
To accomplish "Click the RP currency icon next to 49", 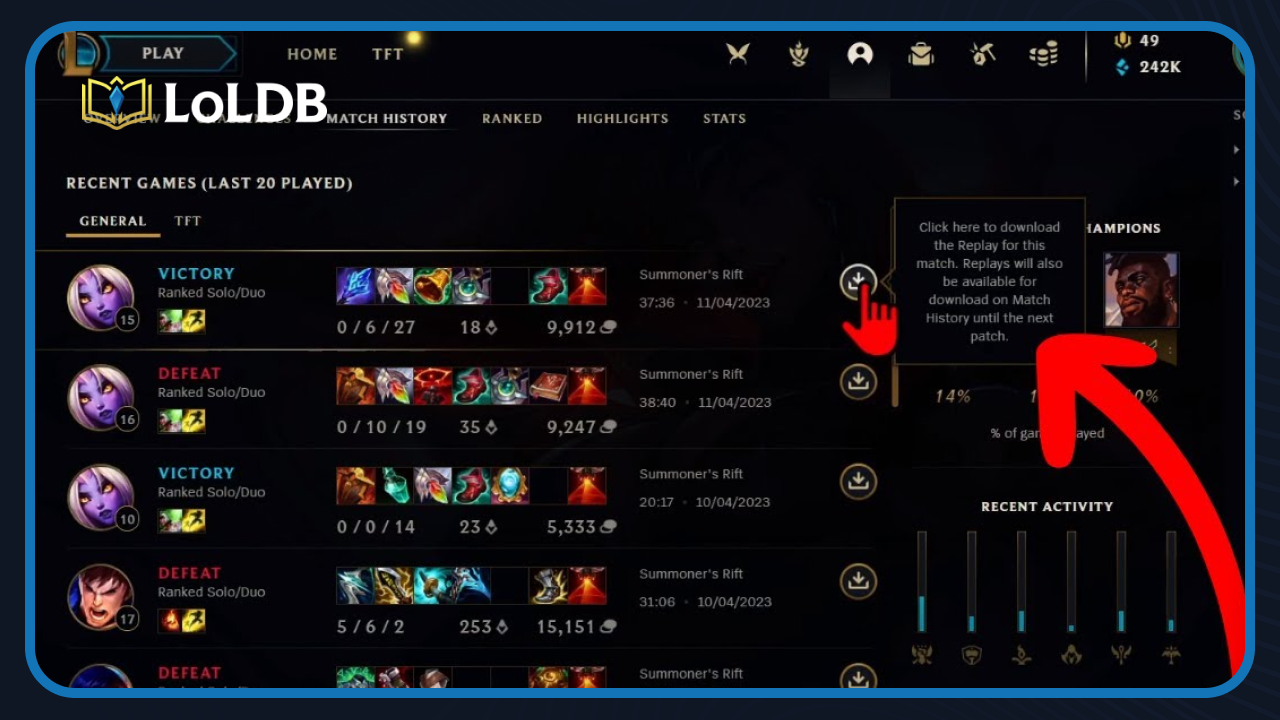I will (1120, 43).
